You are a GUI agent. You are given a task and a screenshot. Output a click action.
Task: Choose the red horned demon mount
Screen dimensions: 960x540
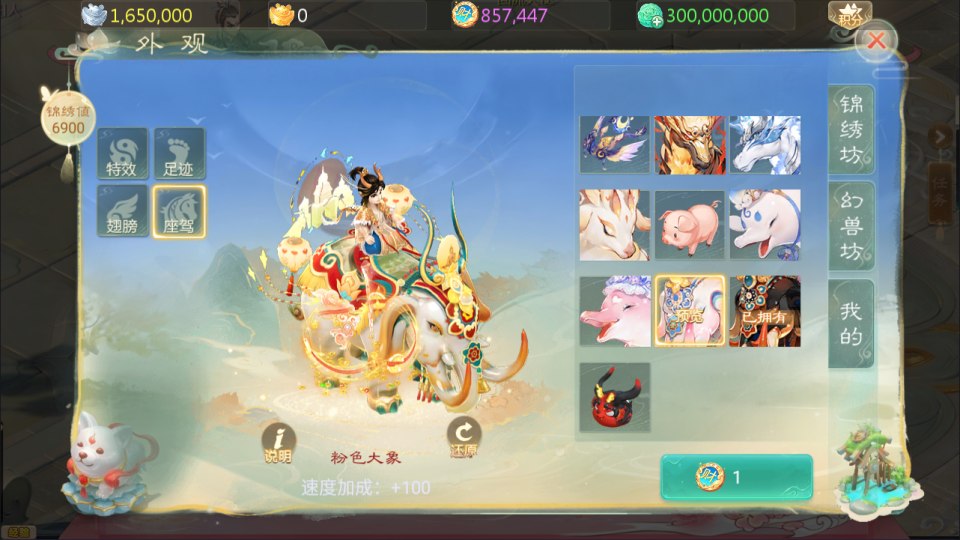[614, 397]
